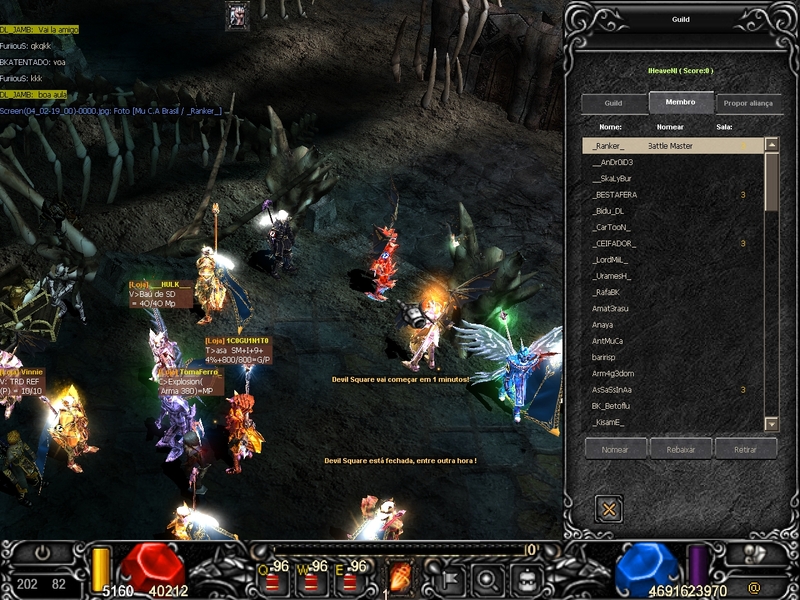Click the Nomear button
This screenshot has width=800, height=600.
pyautogui.click(x=616, y=448)
